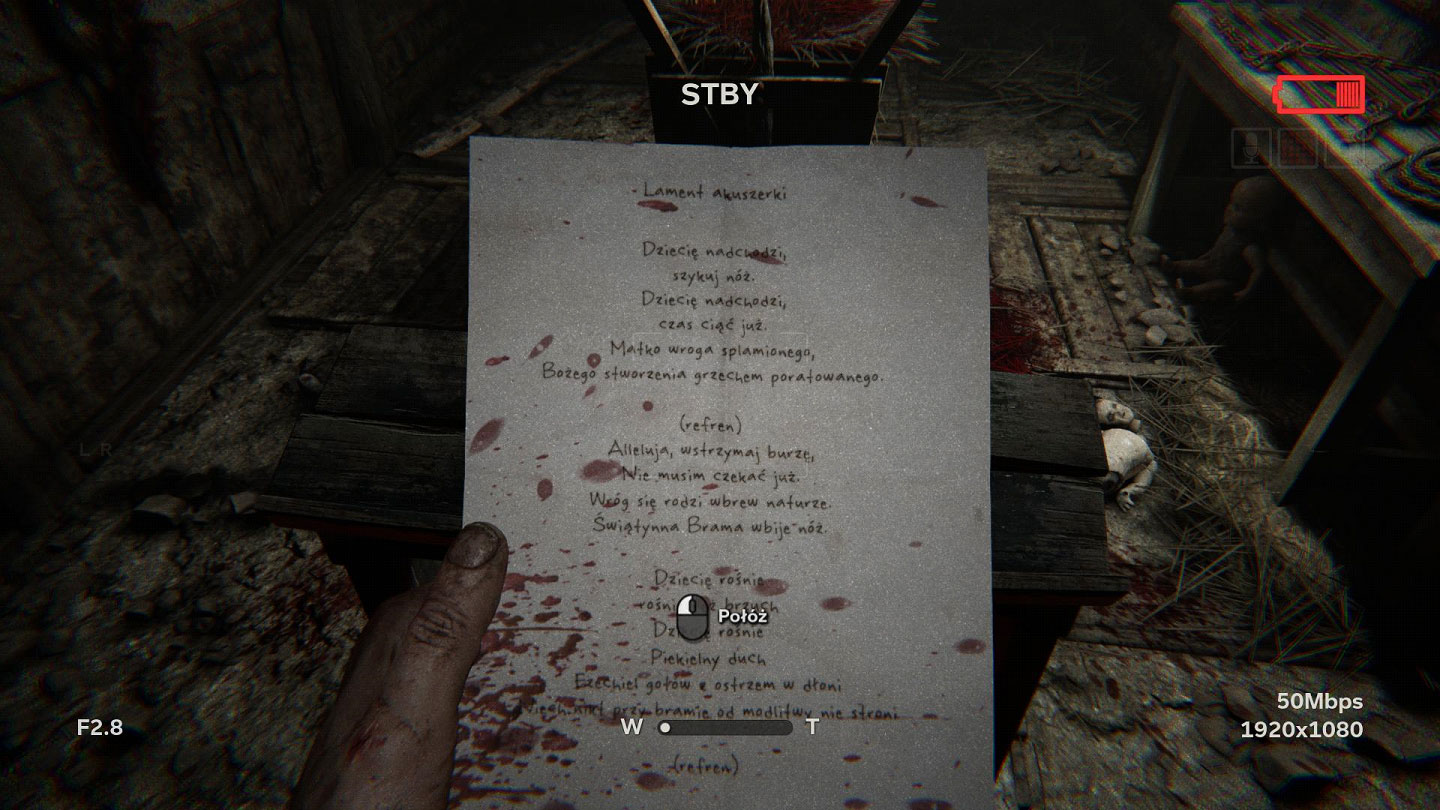Click the W–T camcorder zoom slider

pos(726,728)
